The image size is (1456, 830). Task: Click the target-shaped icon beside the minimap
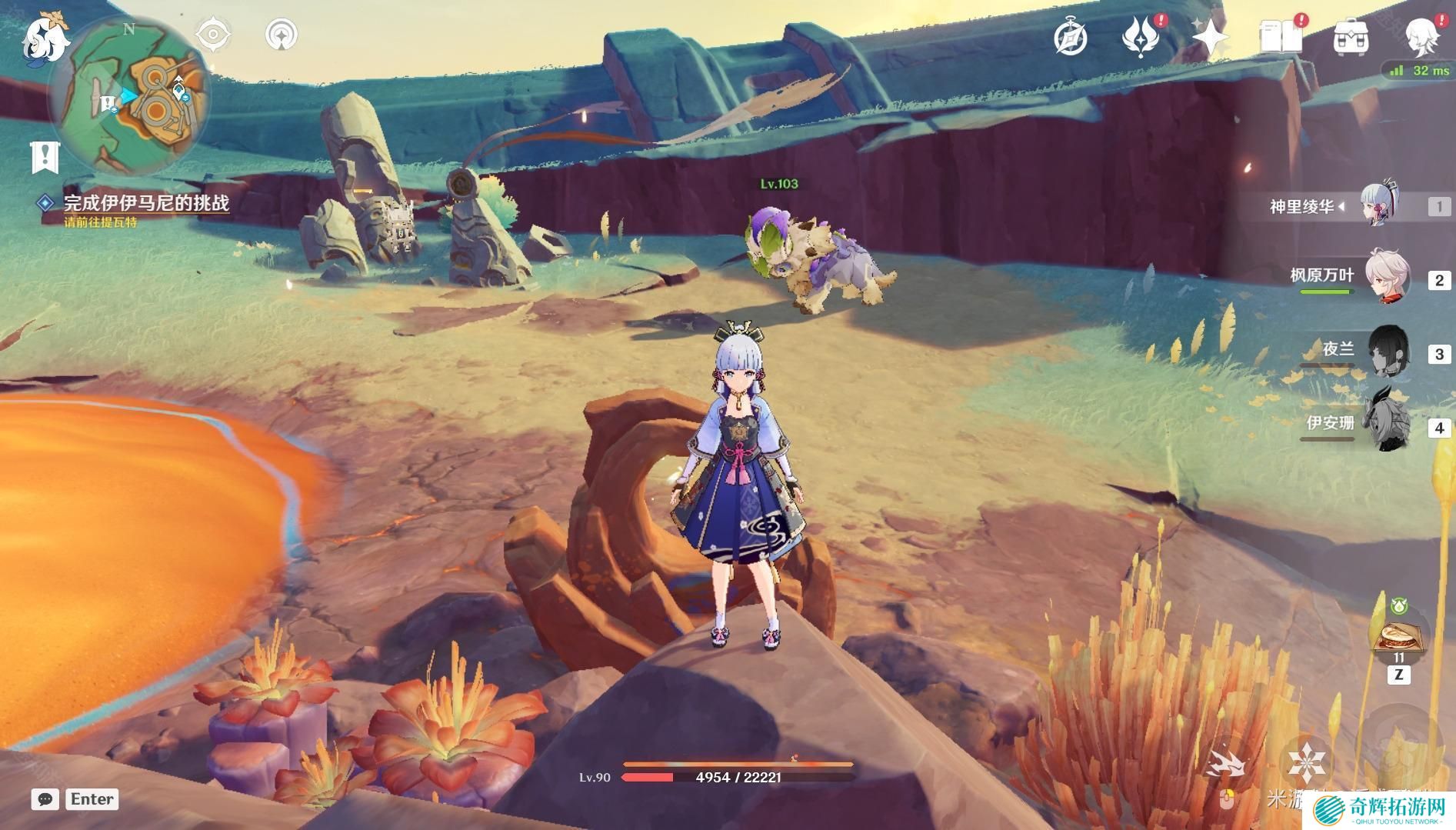[213, 35]
